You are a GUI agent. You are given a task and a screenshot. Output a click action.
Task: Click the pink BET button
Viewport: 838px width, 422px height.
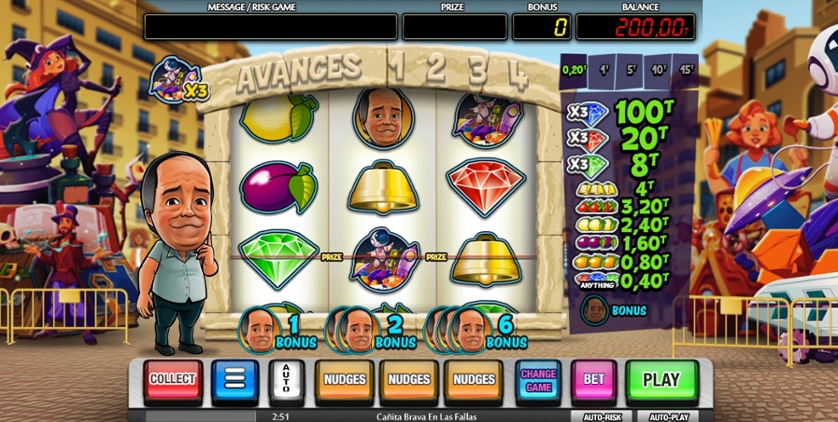(x=594, y=380)
